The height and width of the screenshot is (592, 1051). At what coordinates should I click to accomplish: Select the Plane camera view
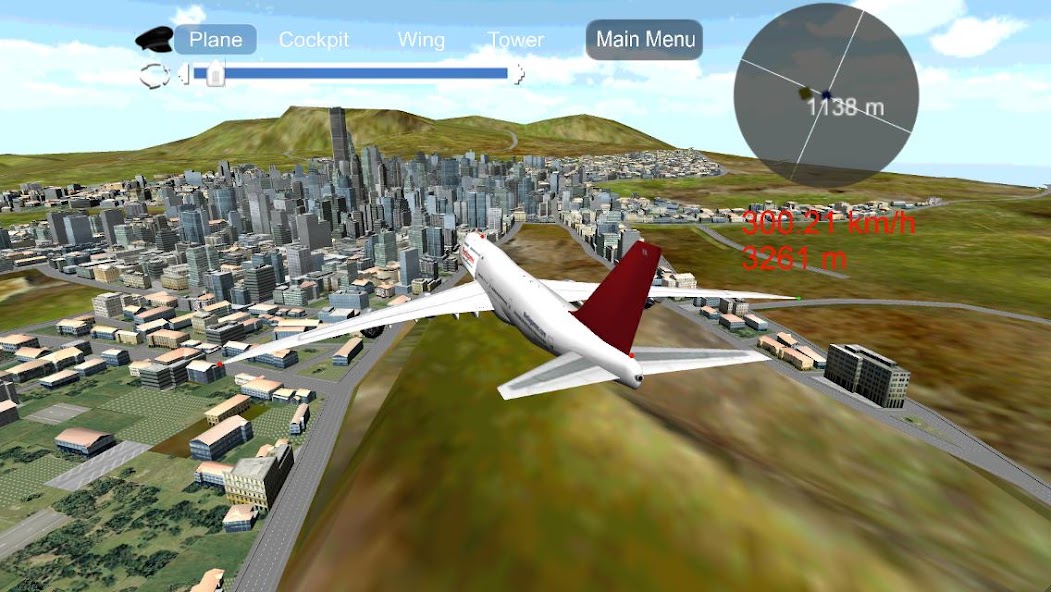coord(216,40)
